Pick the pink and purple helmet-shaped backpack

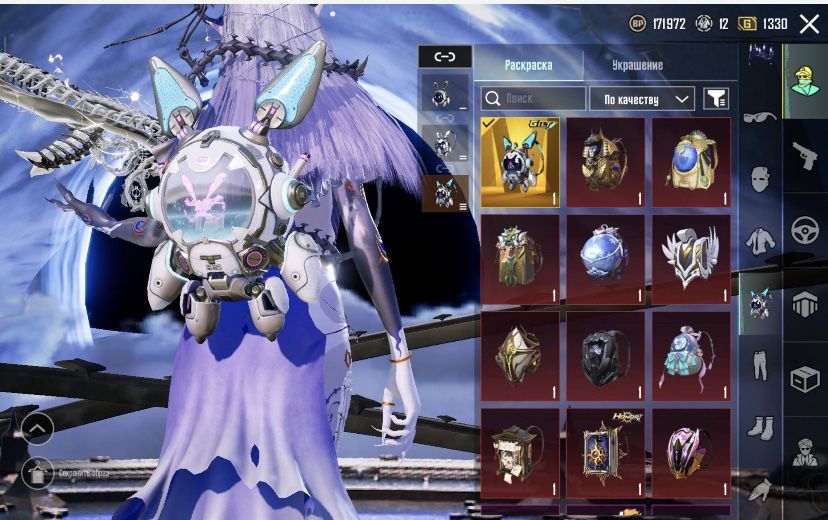click(691, 452)
